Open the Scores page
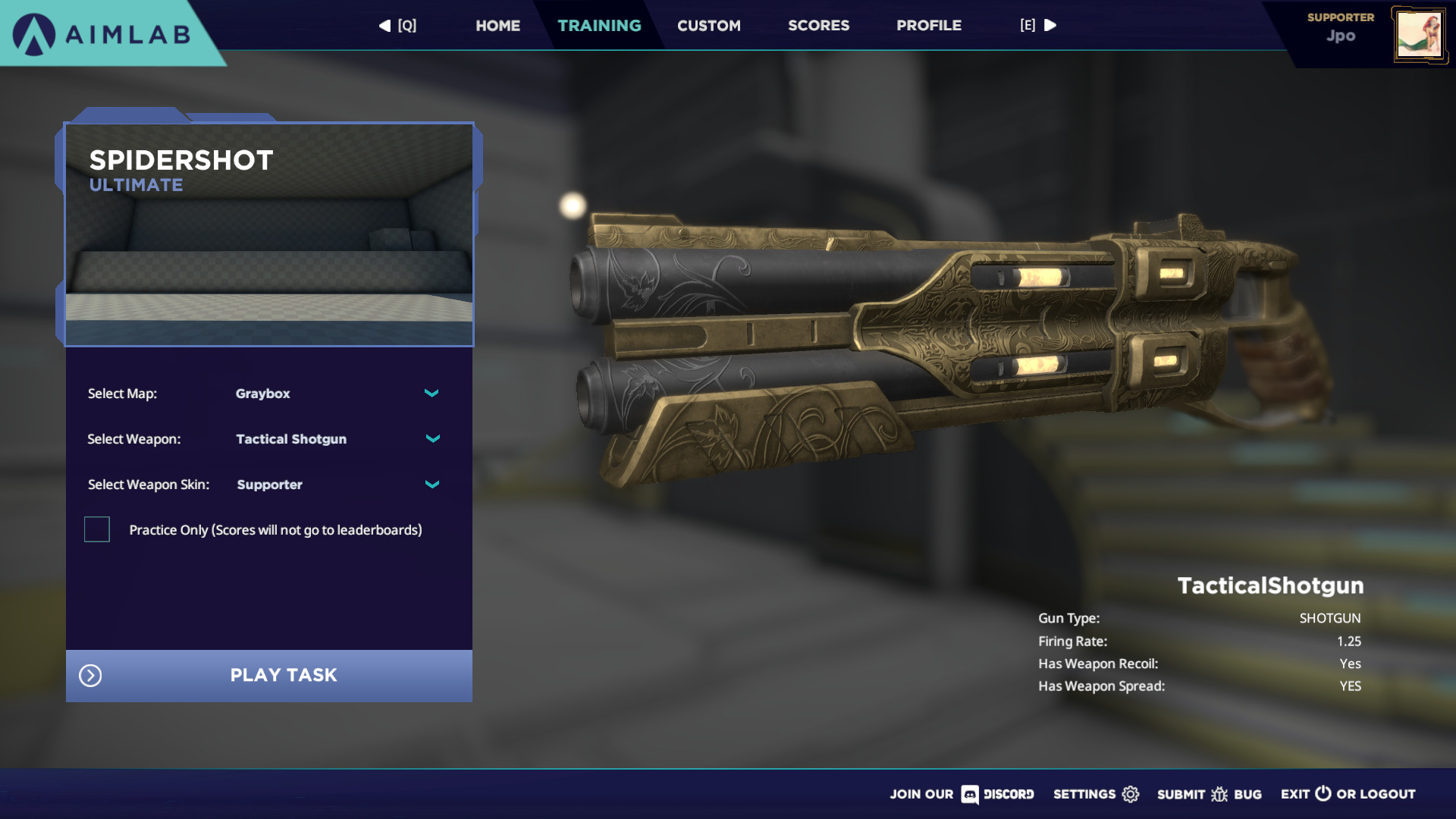Viewport: 1456px width, 819px height. [818, 25]
